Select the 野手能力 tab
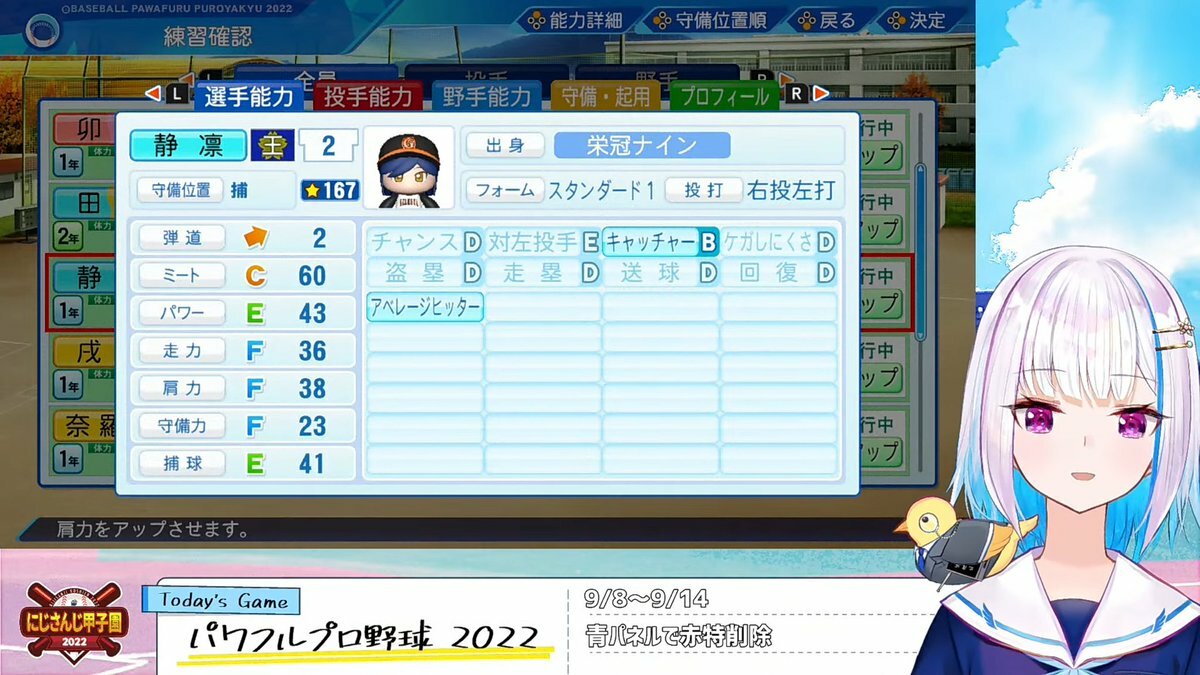This screenshot has width=1200, height=675. coord(486,96)
